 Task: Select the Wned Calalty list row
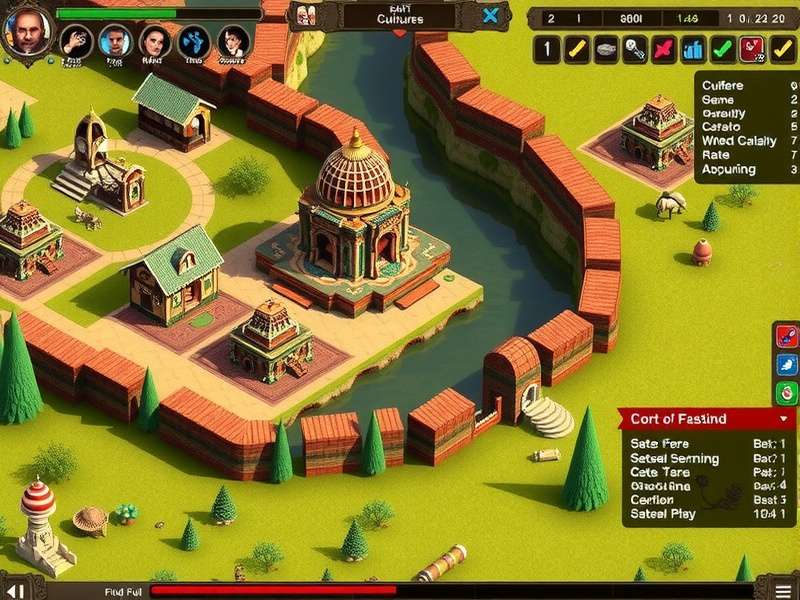(740, 141)
